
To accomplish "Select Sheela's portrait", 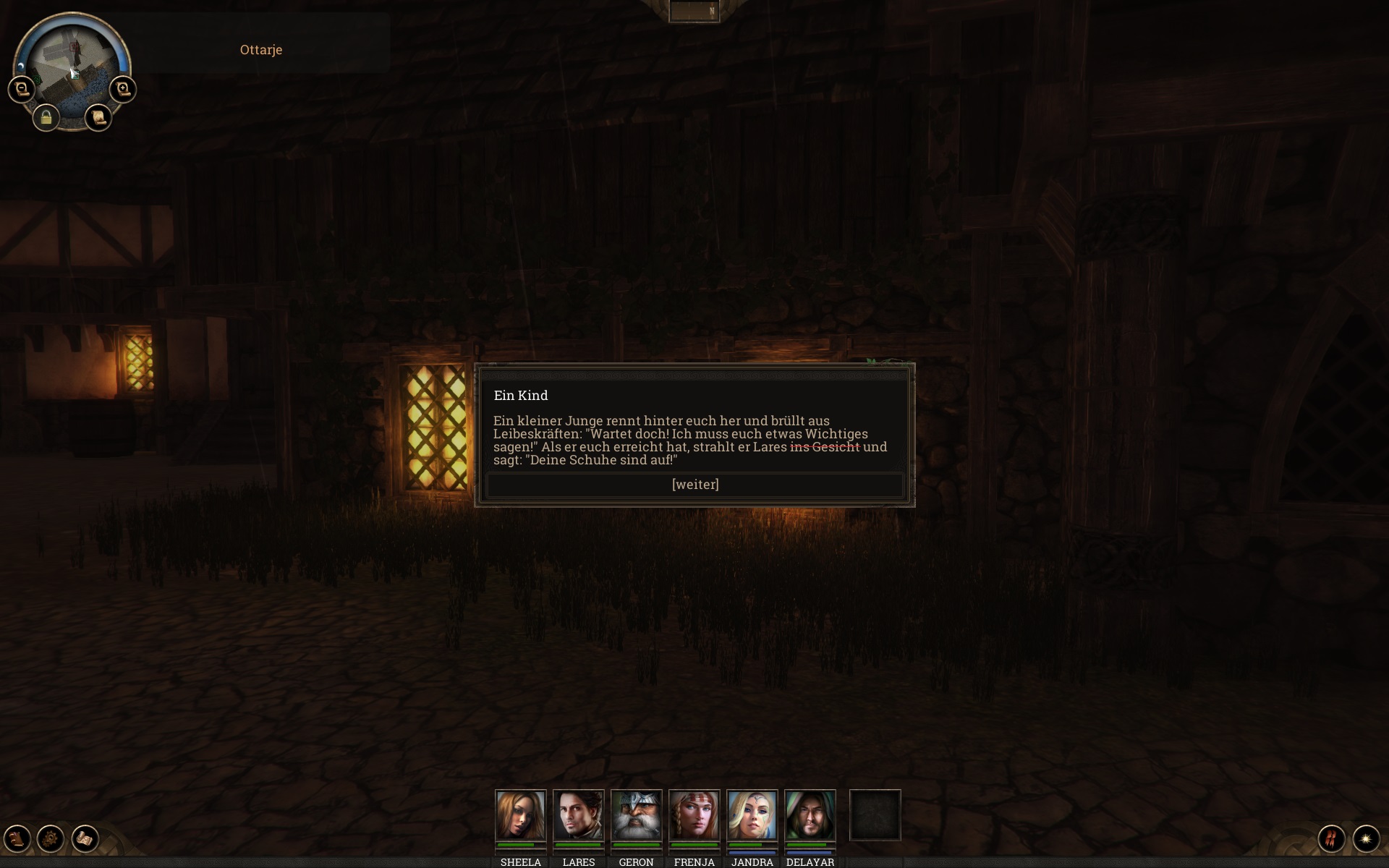I will click(520, 815).
